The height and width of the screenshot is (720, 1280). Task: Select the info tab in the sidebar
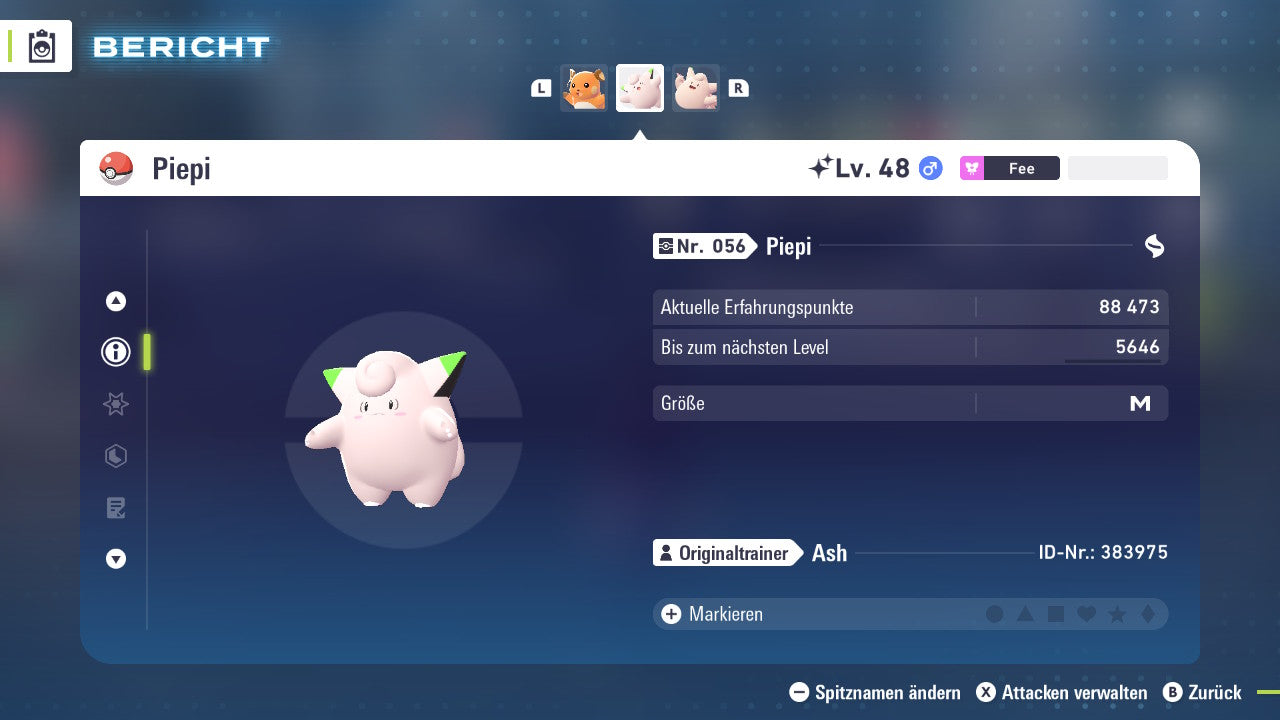[x=115, y=352]
